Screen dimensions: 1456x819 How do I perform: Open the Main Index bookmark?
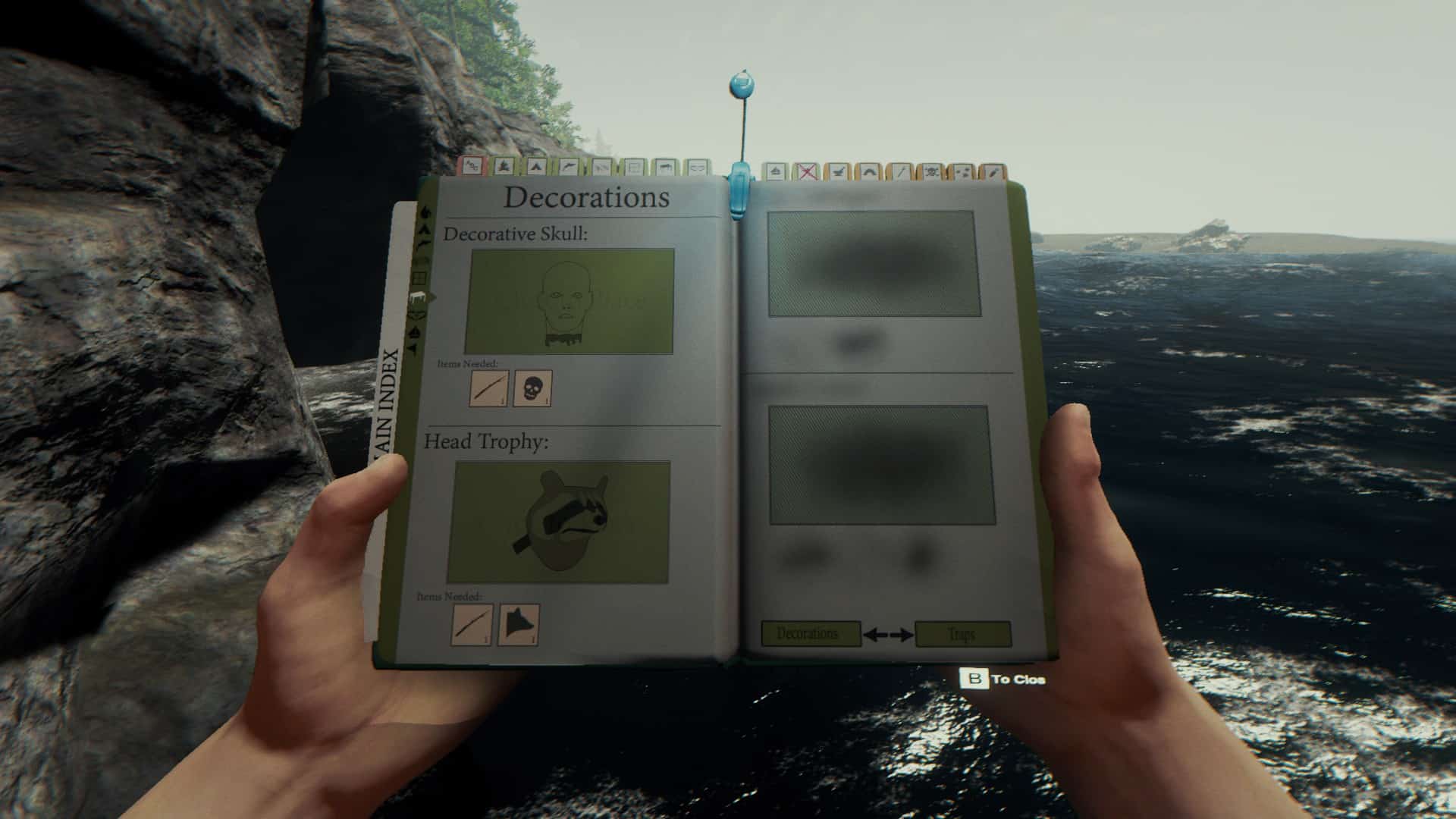388,402
